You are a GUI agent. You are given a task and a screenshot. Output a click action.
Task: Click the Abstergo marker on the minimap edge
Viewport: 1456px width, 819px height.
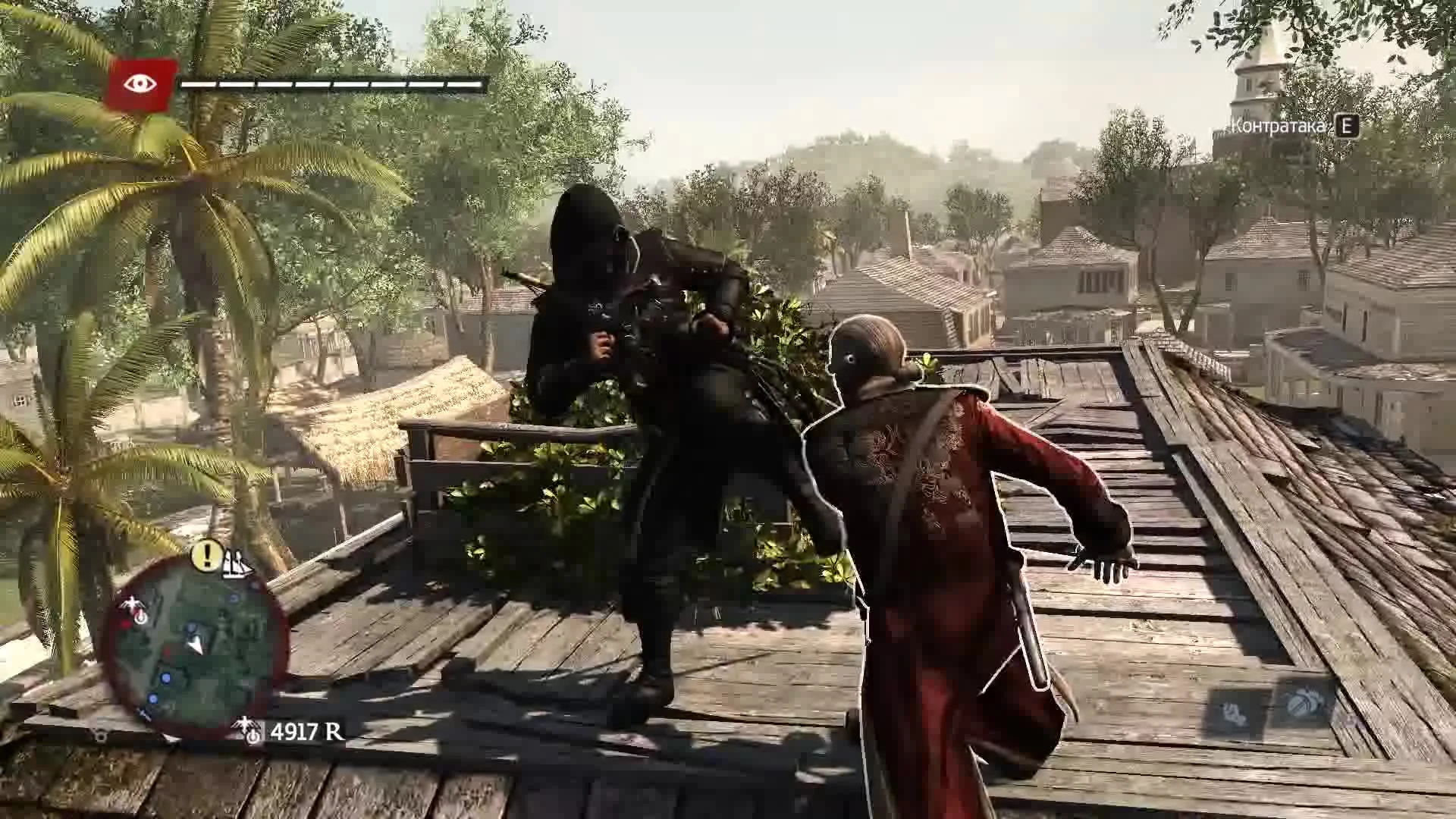click(133, 604)
